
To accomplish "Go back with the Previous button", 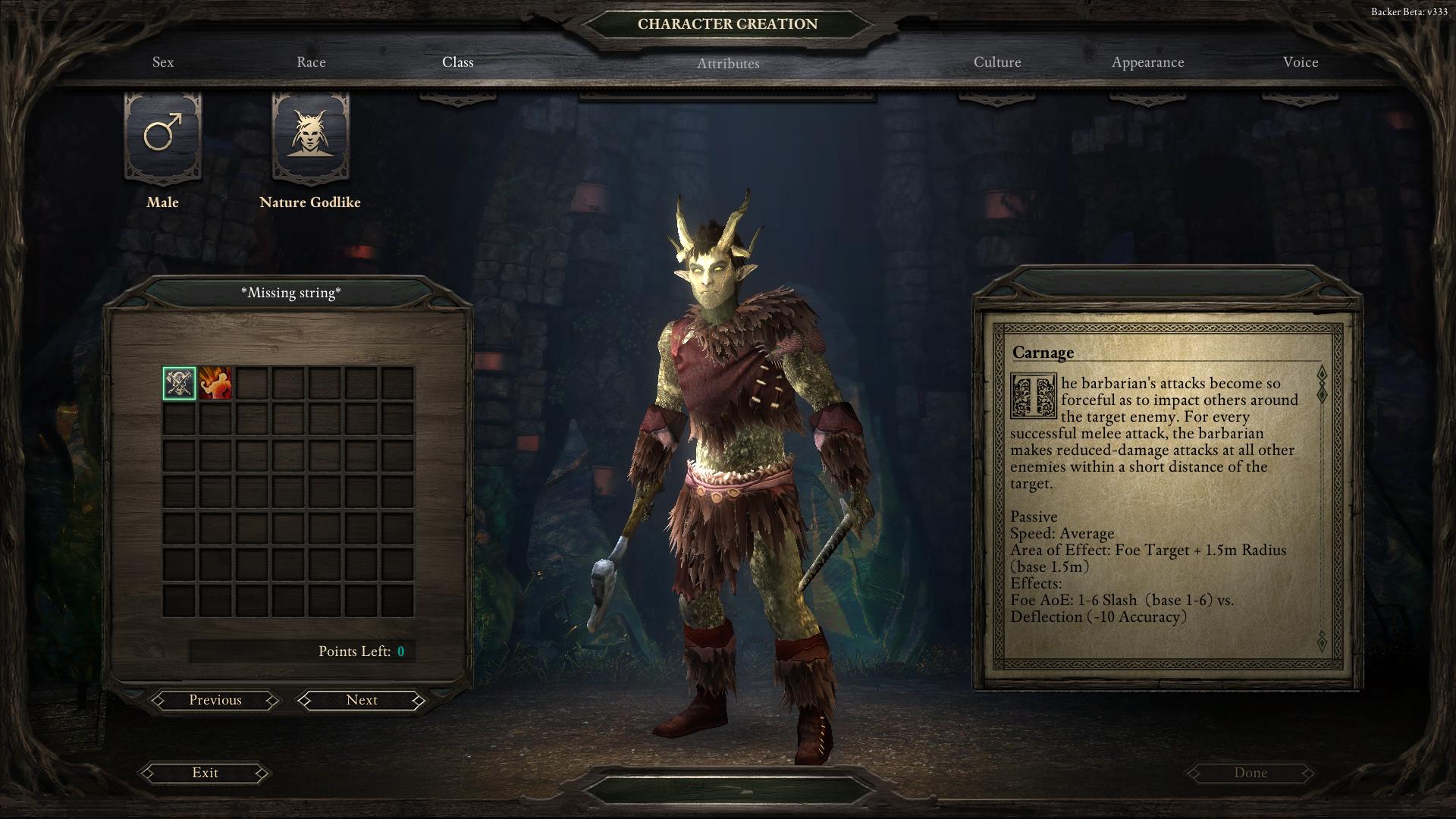I will [x=215, y=700].
